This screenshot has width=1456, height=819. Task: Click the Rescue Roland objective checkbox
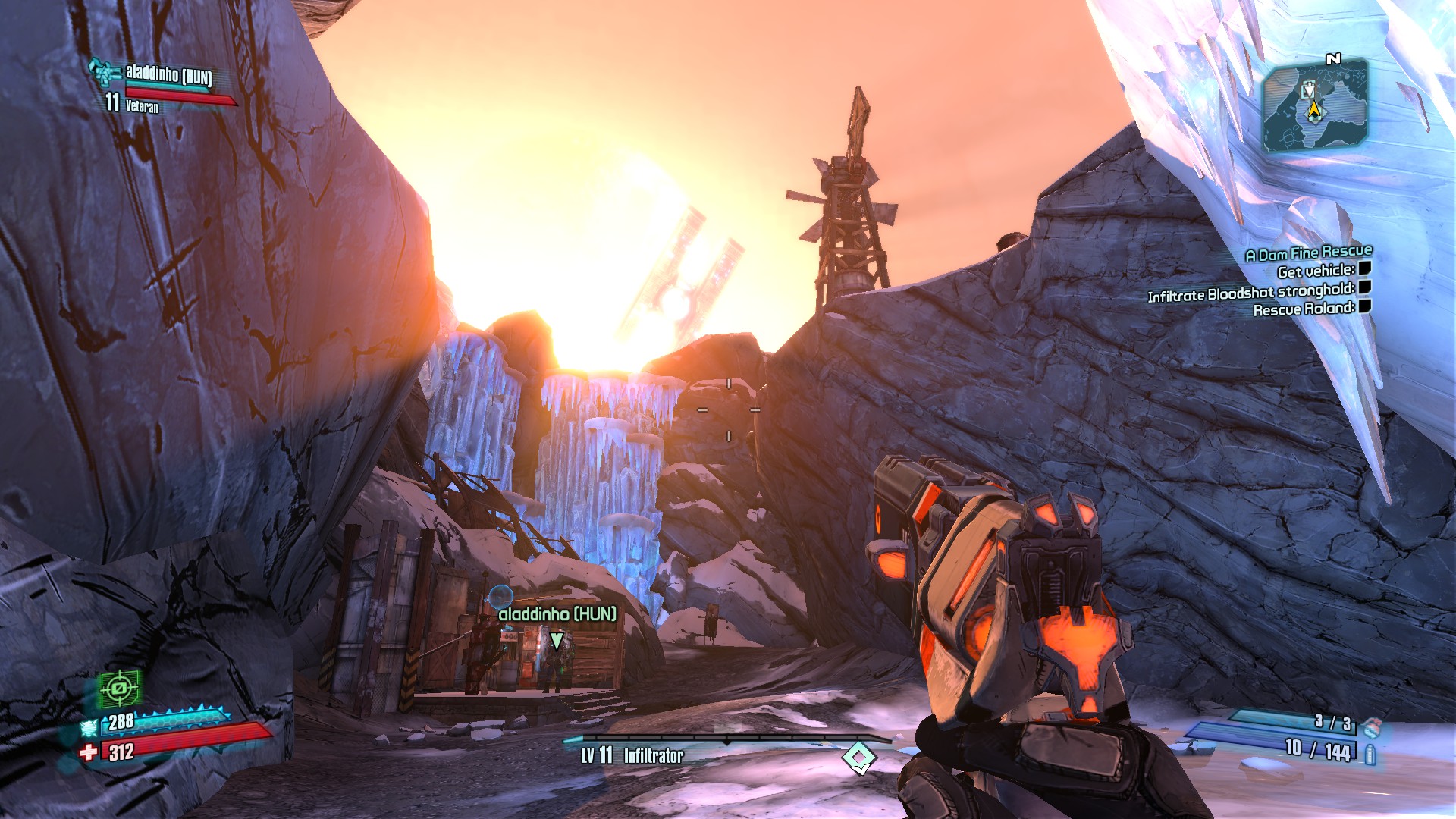click(x=1364, y=306)
